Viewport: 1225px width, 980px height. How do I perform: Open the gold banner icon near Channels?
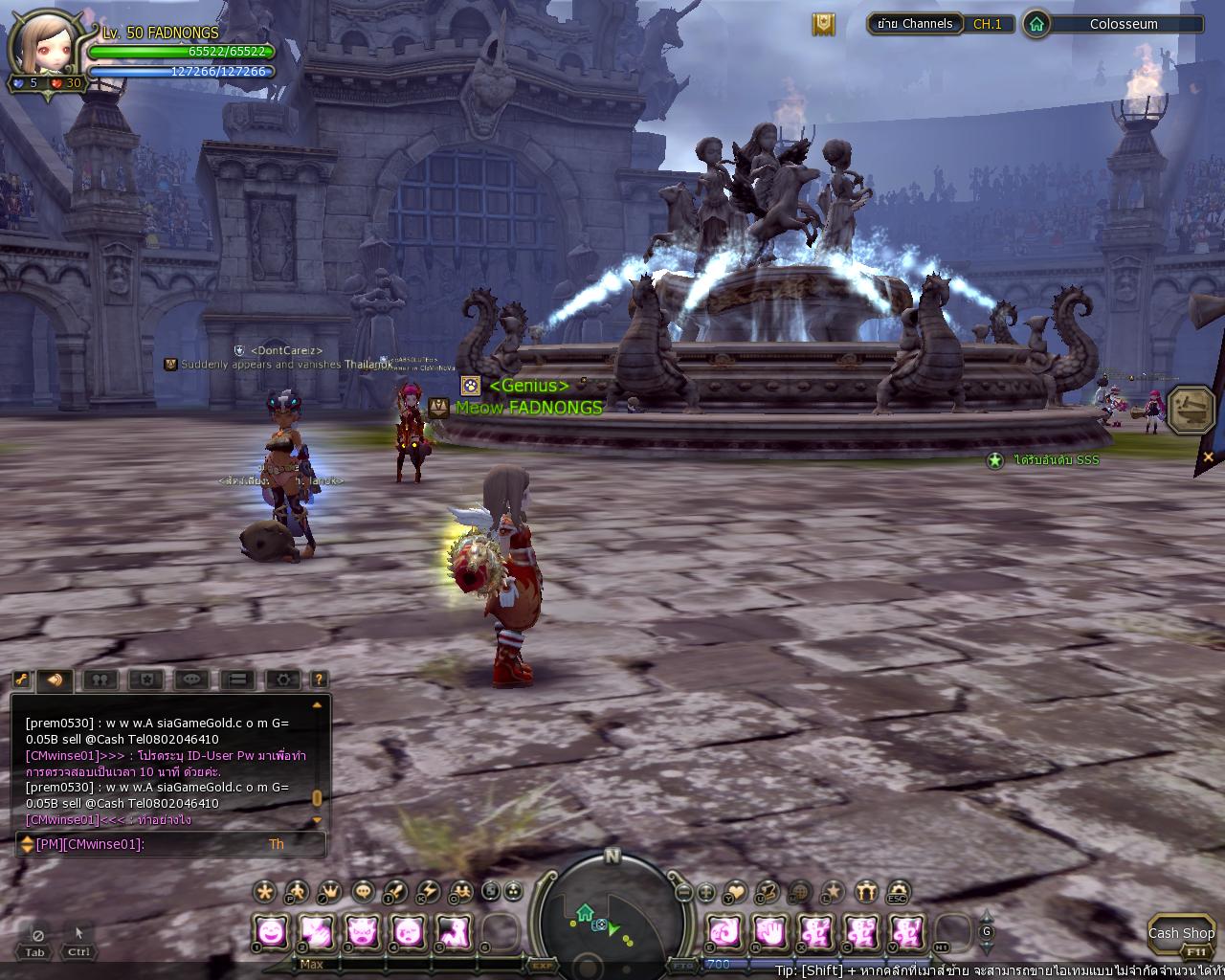point(823,24)
